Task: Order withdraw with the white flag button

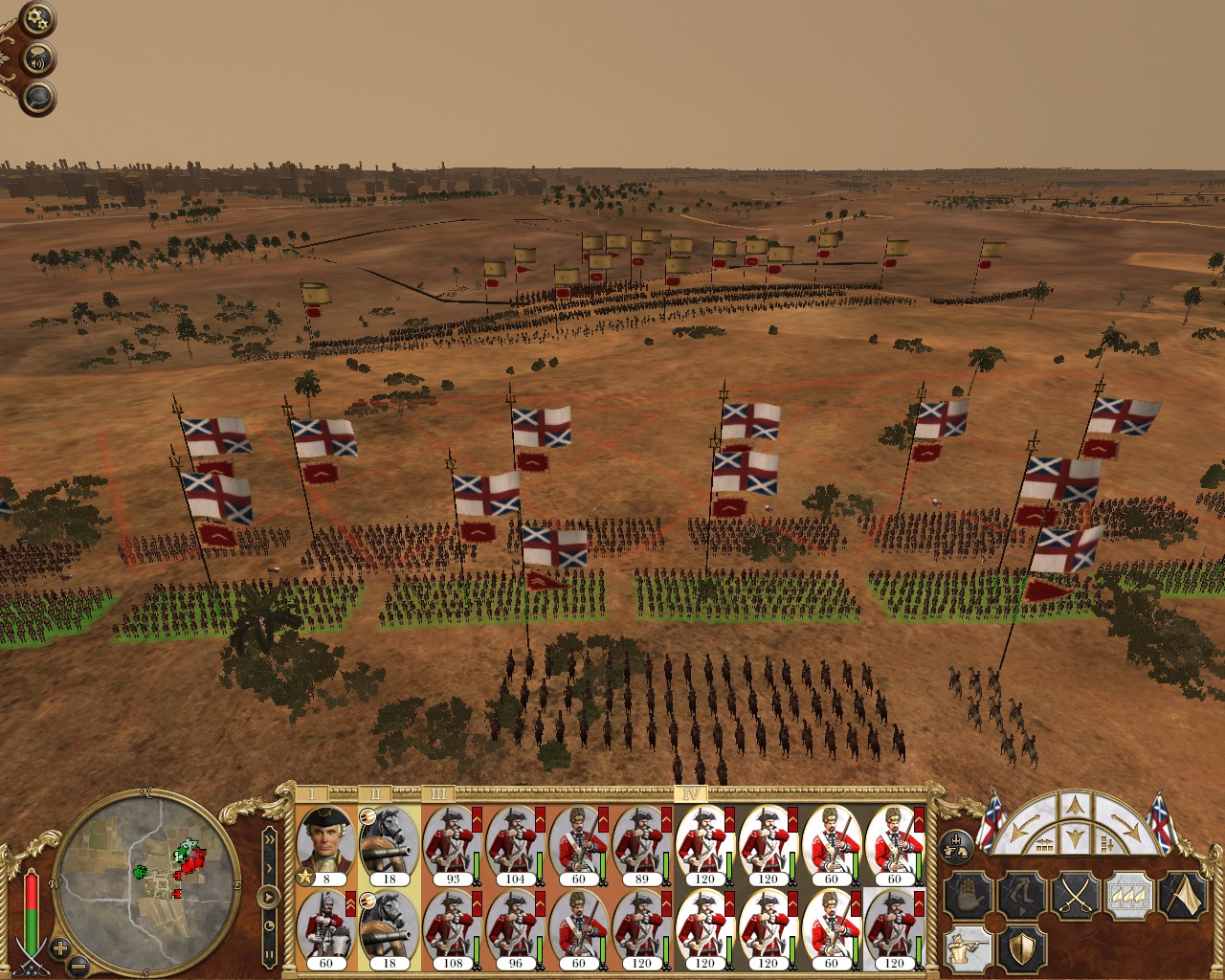Action: coord(1183,895)
